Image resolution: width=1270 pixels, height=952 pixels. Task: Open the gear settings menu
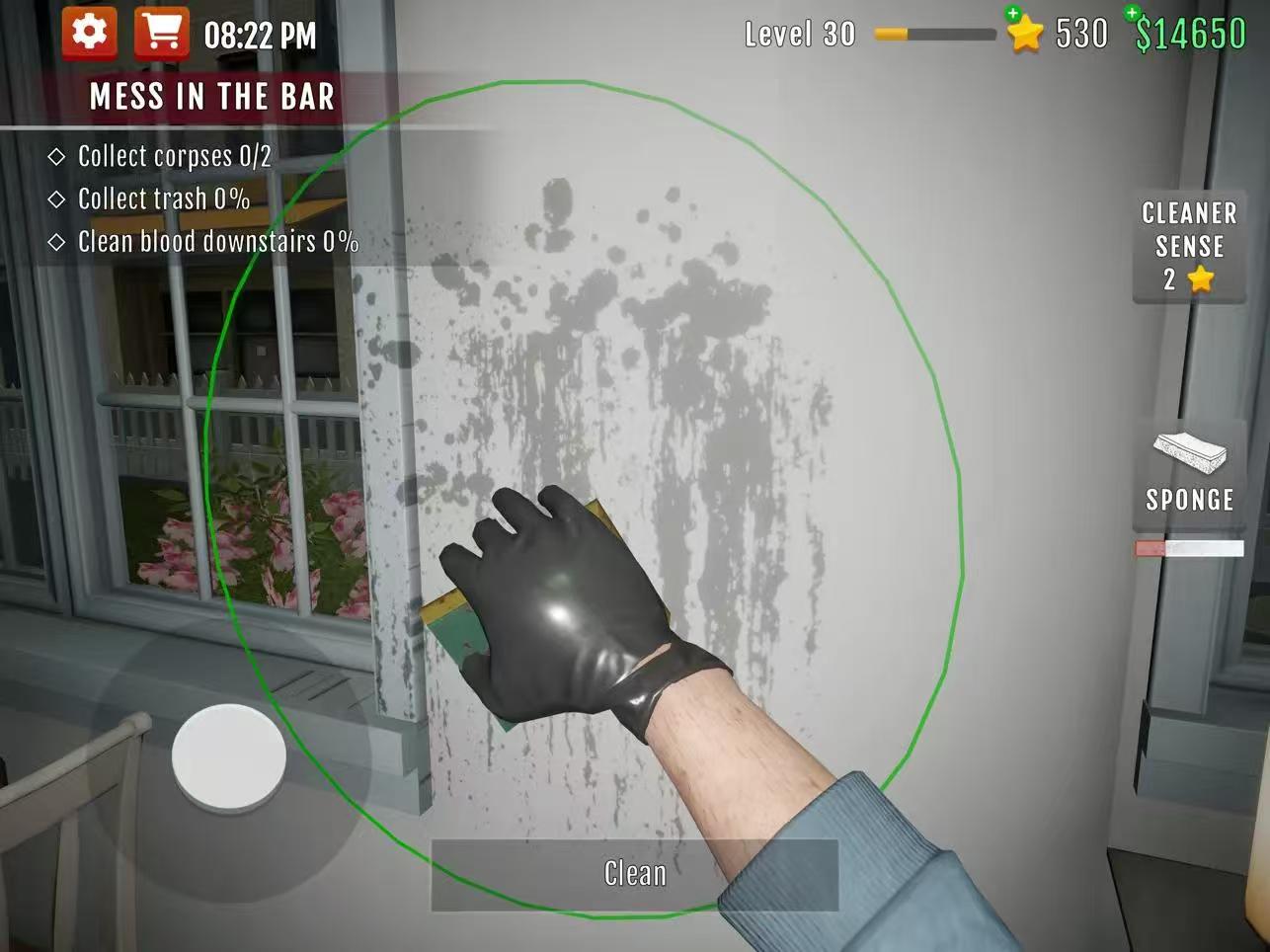[x=89, y=33]
